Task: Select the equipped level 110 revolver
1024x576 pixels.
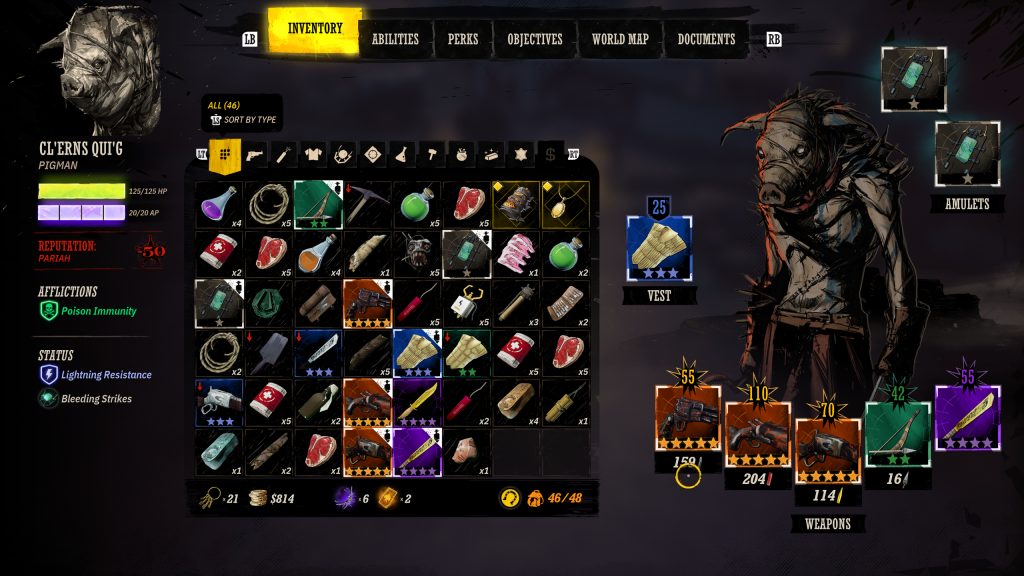Action: (x=758, y=435)
